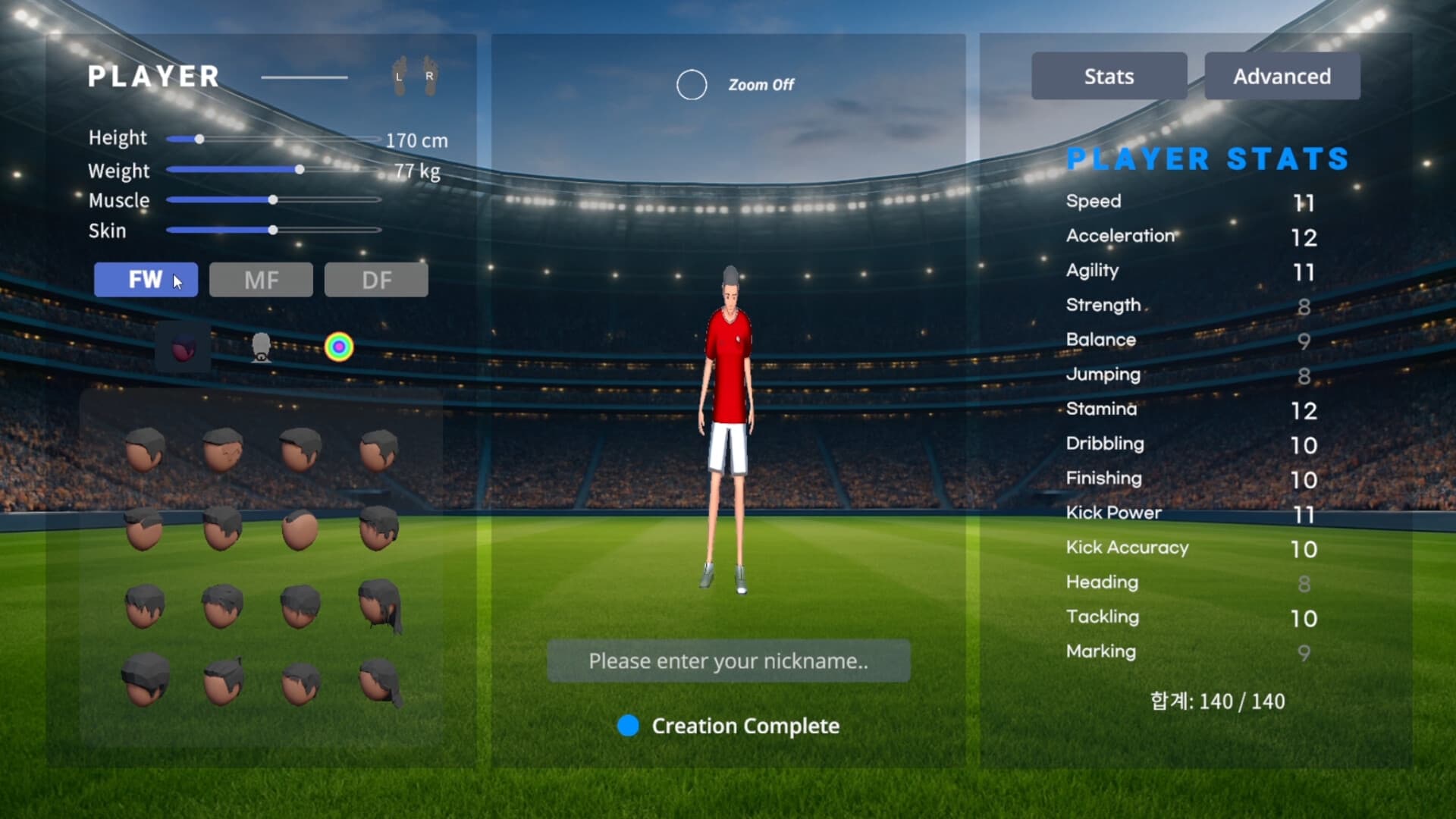Select the head customization icon
Screen dimensions: 1456x819
[x=183, y=347]
